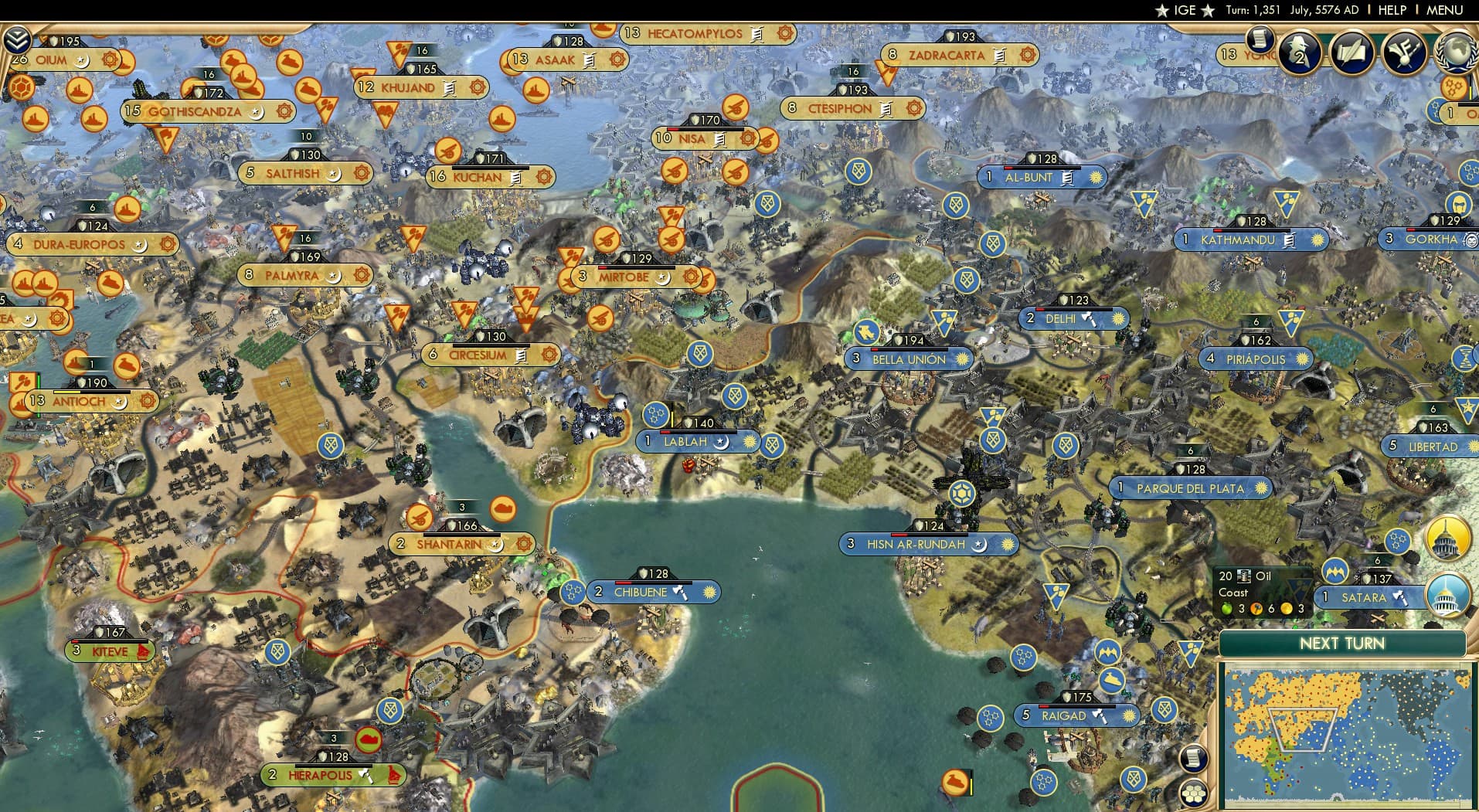Open the HELP screen
Image resolution: width=1479 pixels, height=812 pixels.
point(1391,11)
